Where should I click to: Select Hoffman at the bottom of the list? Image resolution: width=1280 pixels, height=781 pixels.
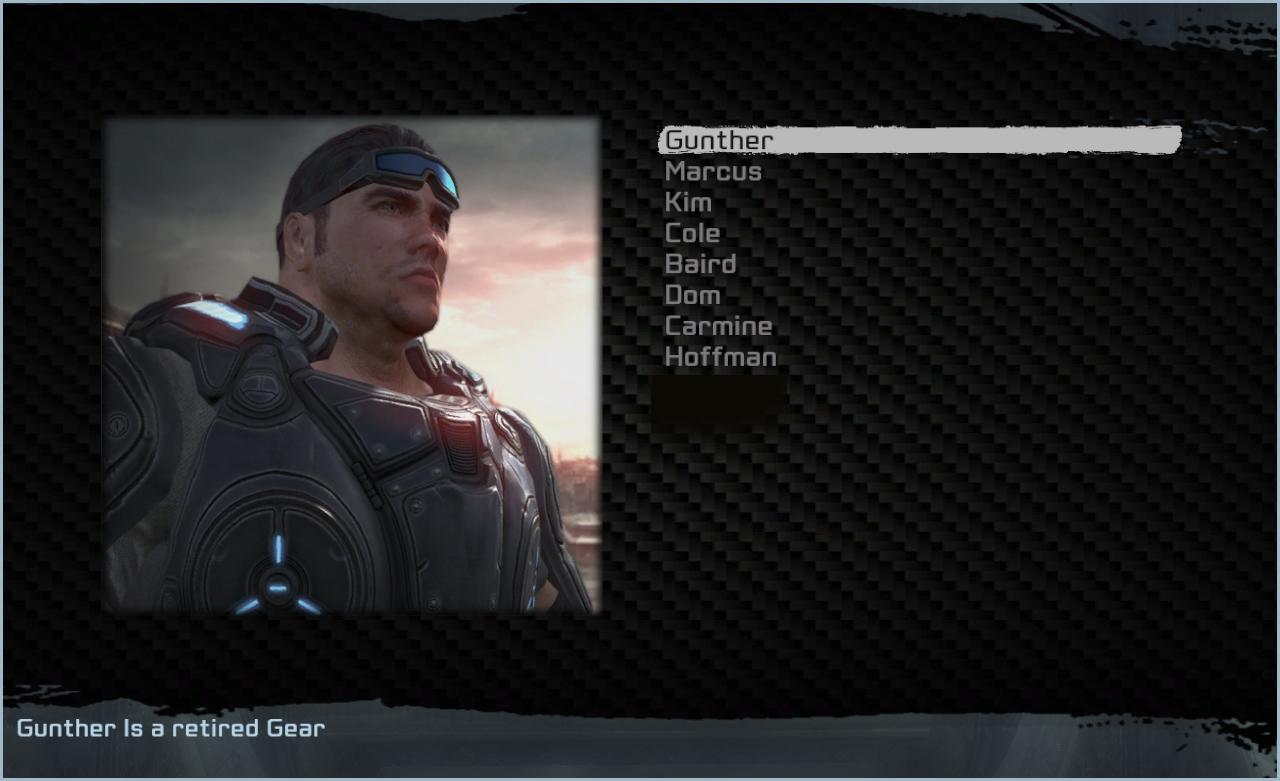coord(721,357)
